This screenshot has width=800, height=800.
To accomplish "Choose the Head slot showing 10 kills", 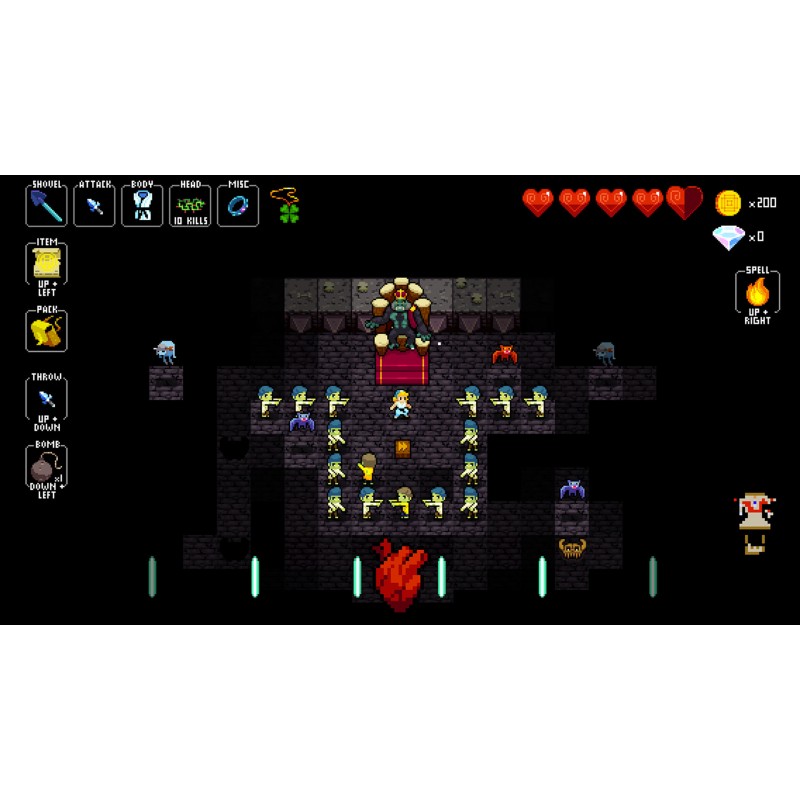I will click(x=190, y=206).
